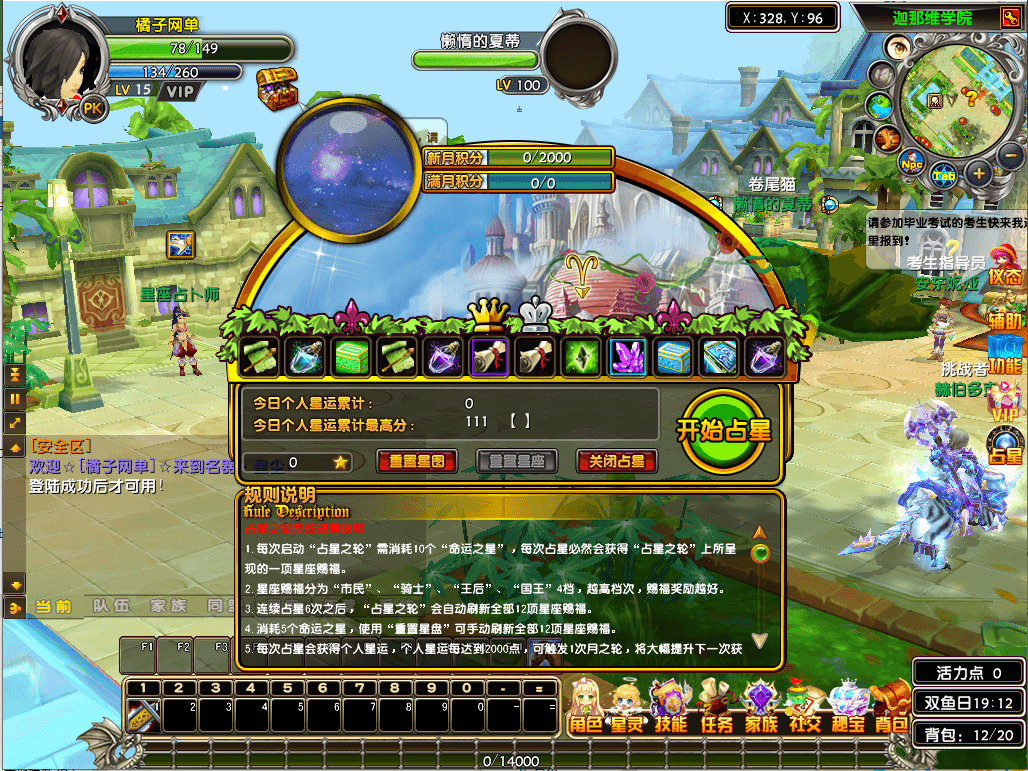The image size is (1028, 771).
Task: Toggle the PK mode badge
Action: (92, 108)
